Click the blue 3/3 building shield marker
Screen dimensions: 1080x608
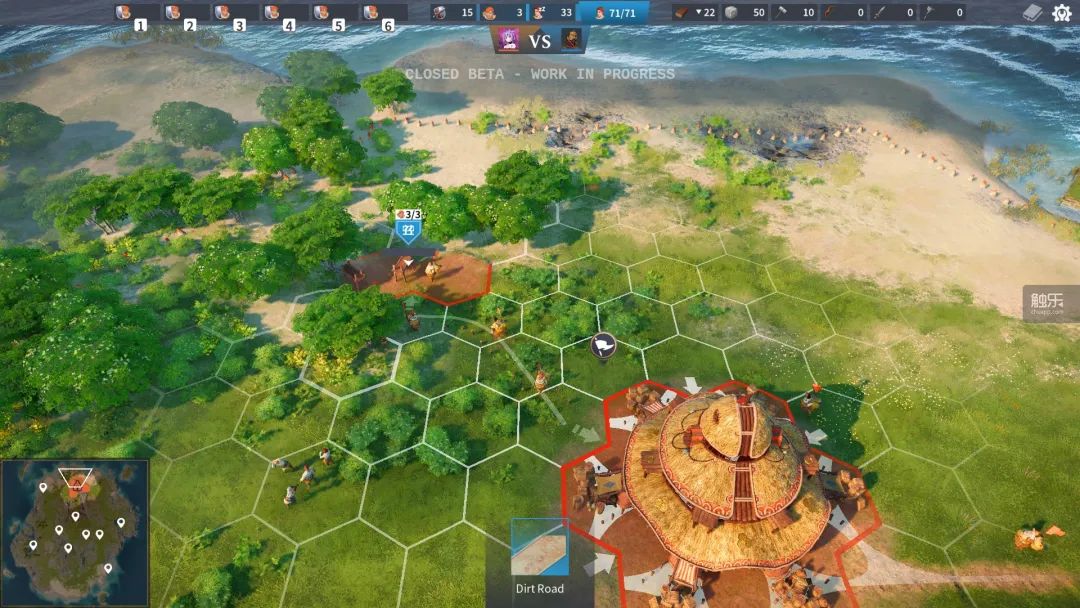407,228
